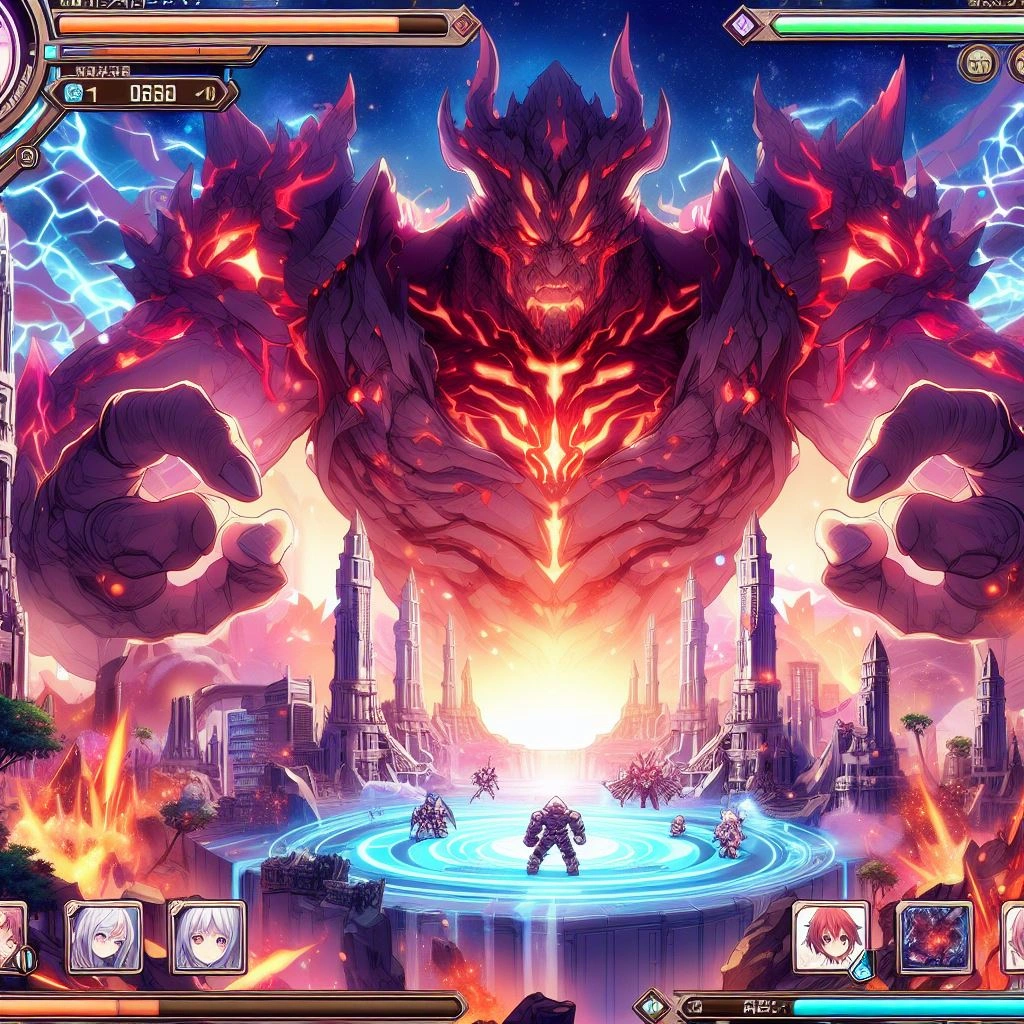Image resolution: width=1024 pixels, height=1024 pixels.
Task: Click the purple diamond icon beside green bar
Action: coord(744,22)
